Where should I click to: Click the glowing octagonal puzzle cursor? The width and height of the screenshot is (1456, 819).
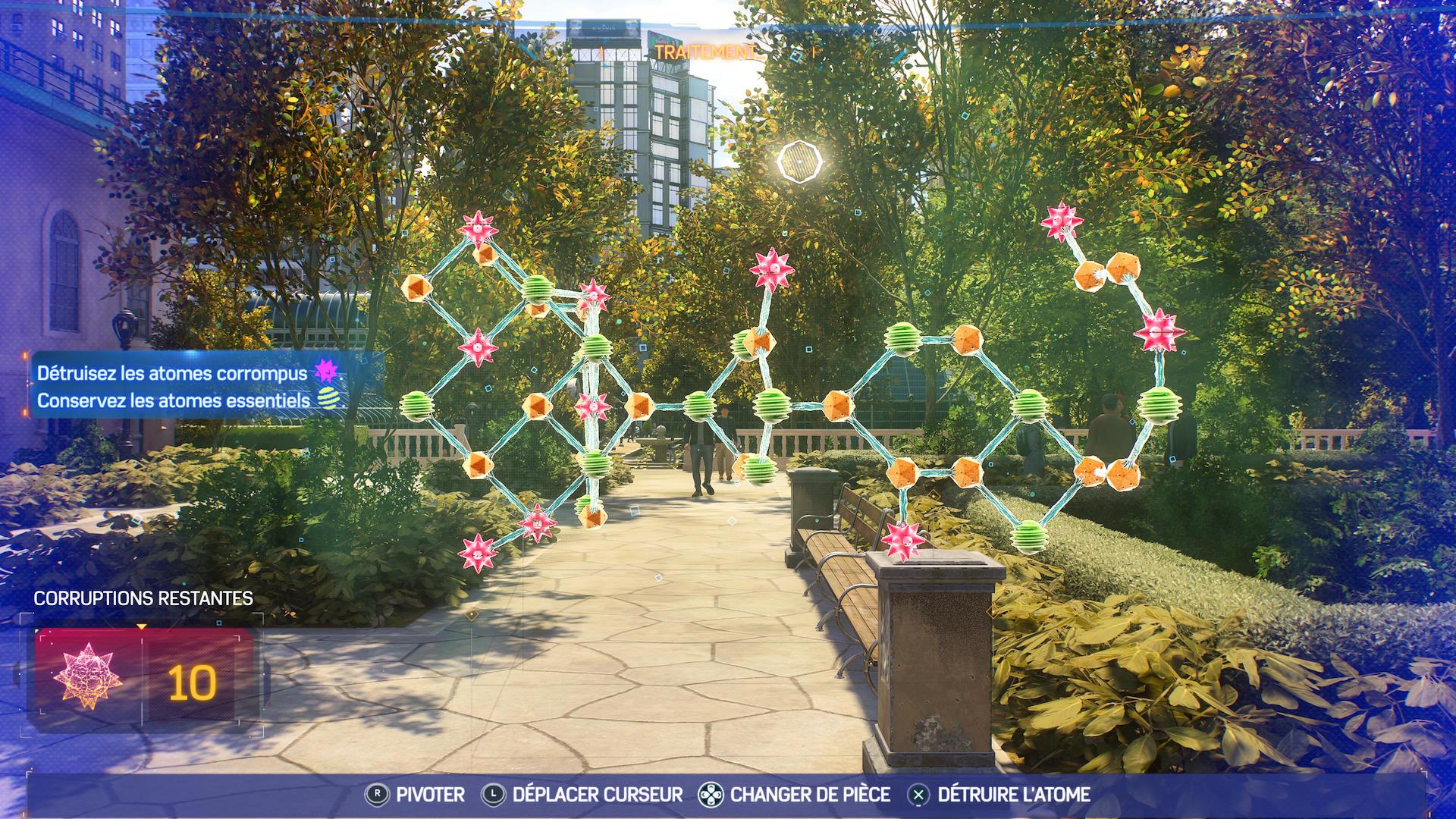point(799,161)
